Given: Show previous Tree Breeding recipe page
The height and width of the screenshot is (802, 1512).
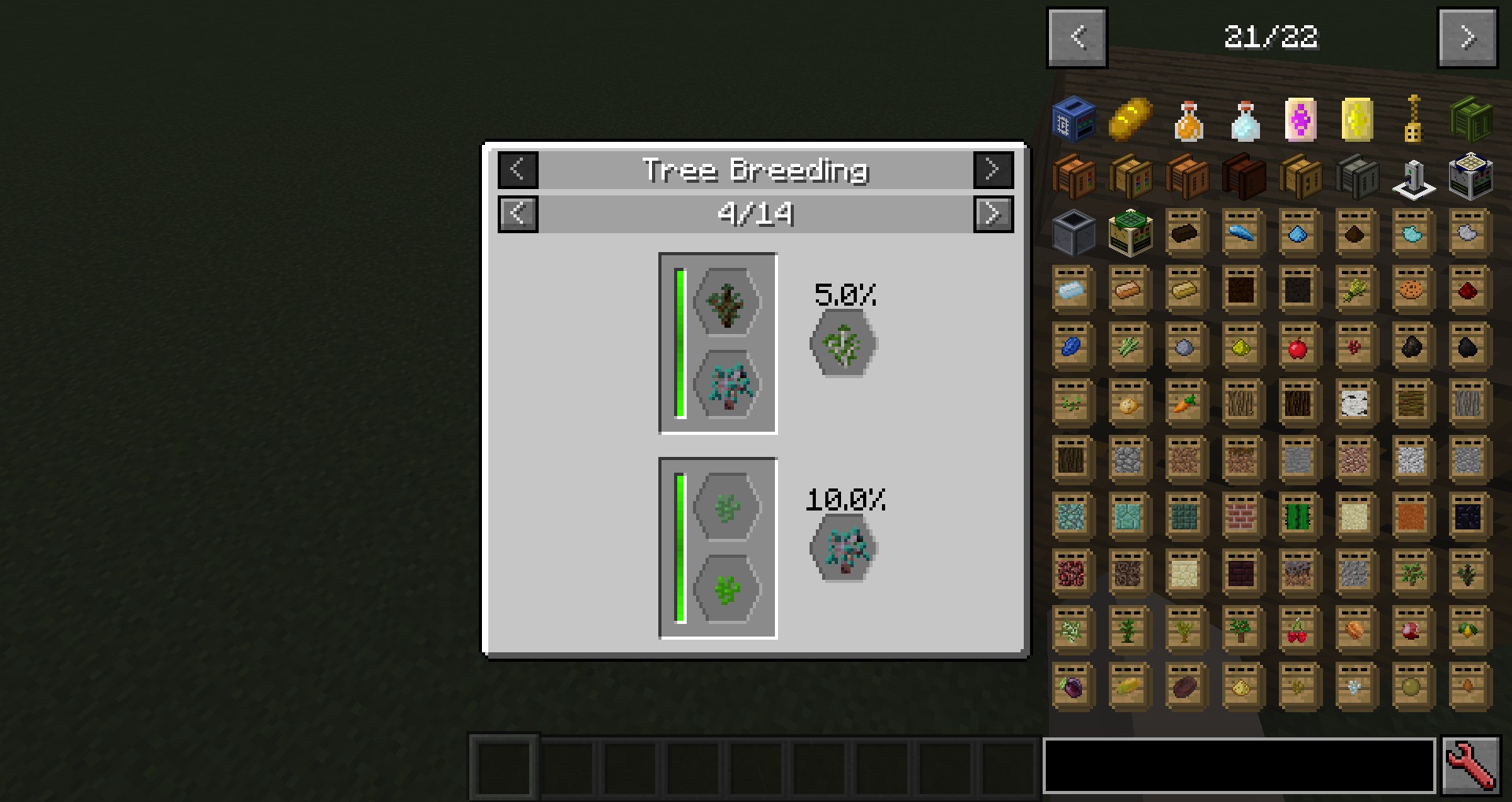Looking at the screenshot, I should pyautogui.click(x=518, y=213).
